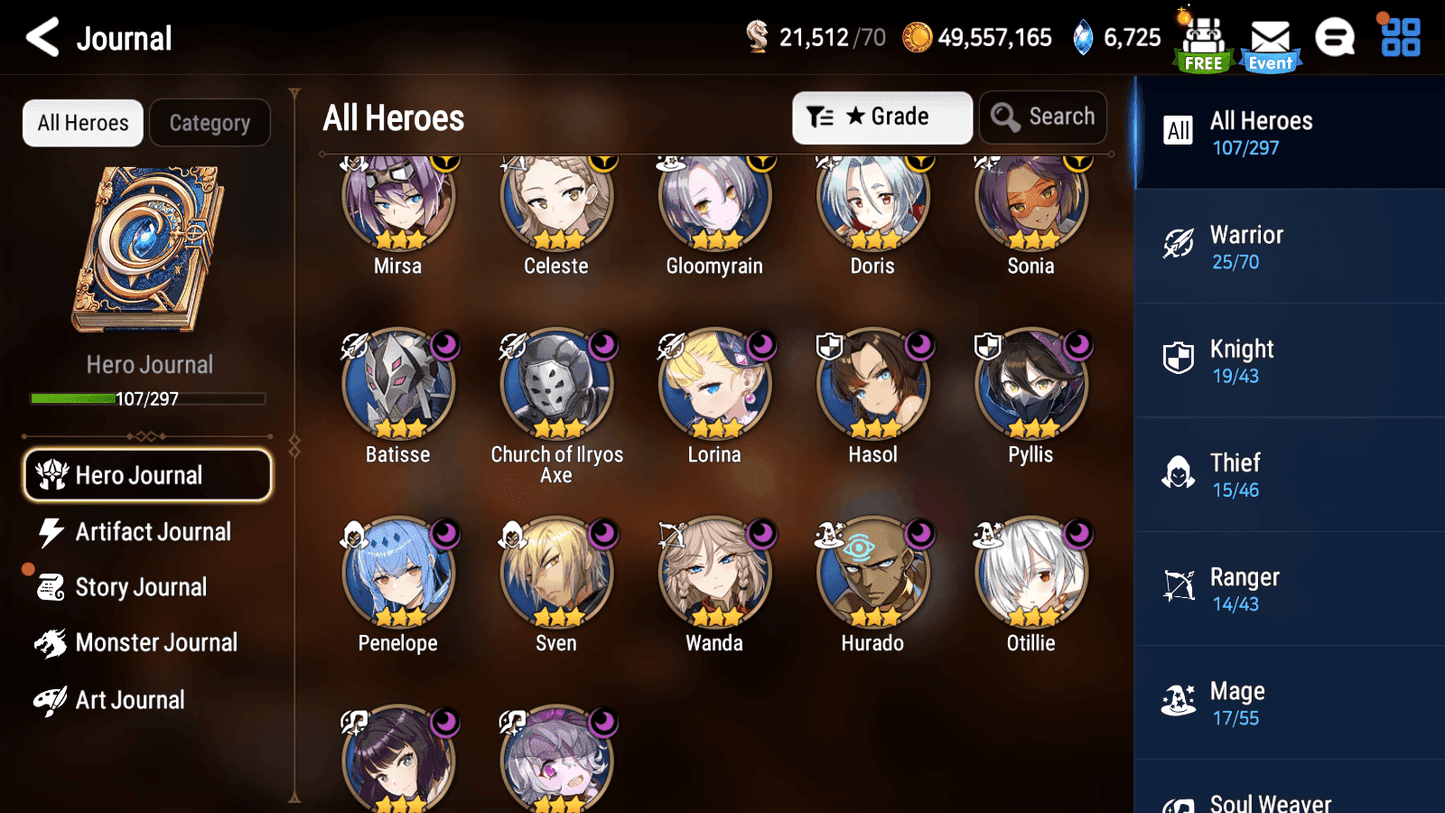
Task: Open the Grade filter dropdown
Action: click(x=882, y=117)
